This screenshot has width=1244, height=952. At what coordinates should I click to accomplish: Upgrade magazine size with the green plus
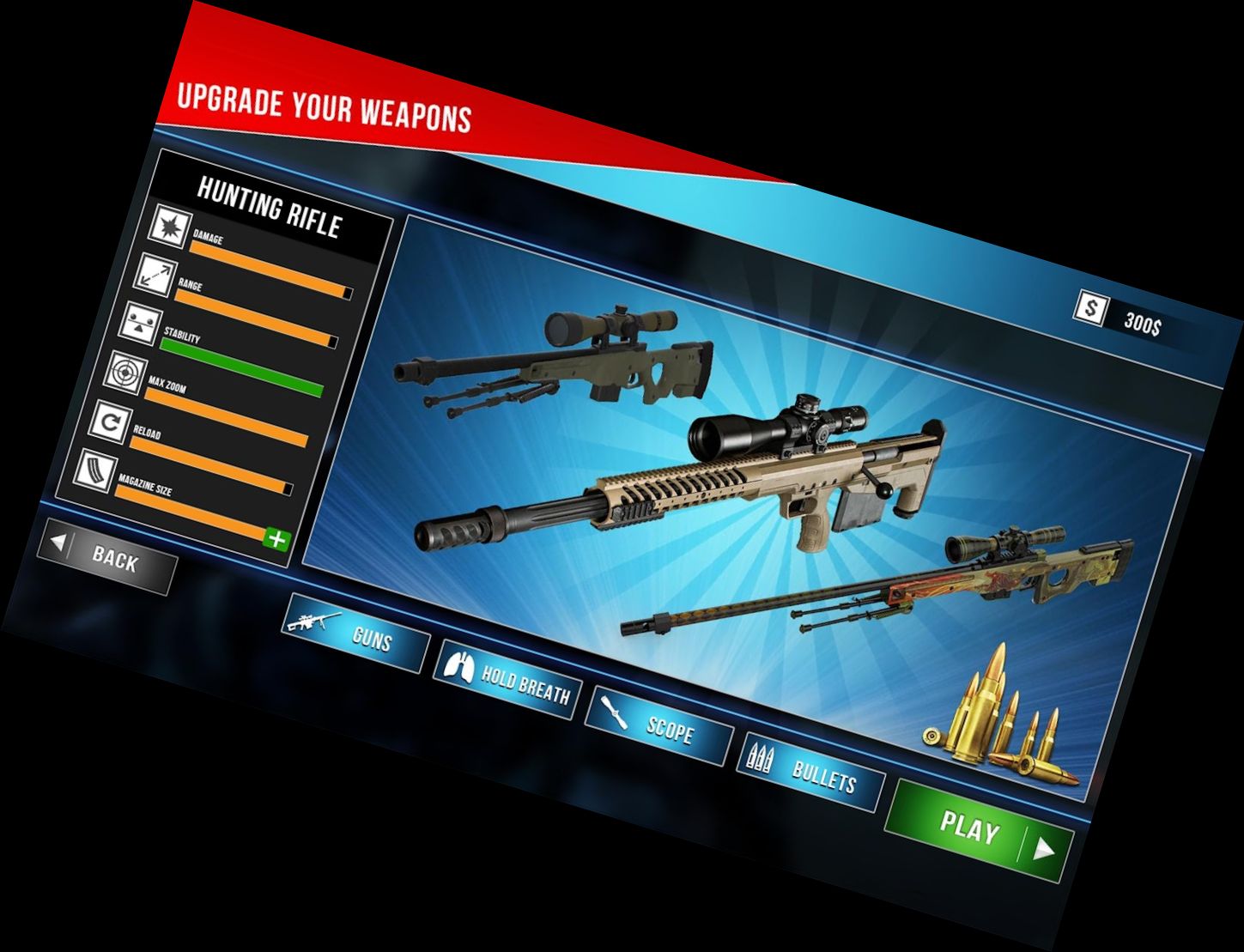[276, 539]
